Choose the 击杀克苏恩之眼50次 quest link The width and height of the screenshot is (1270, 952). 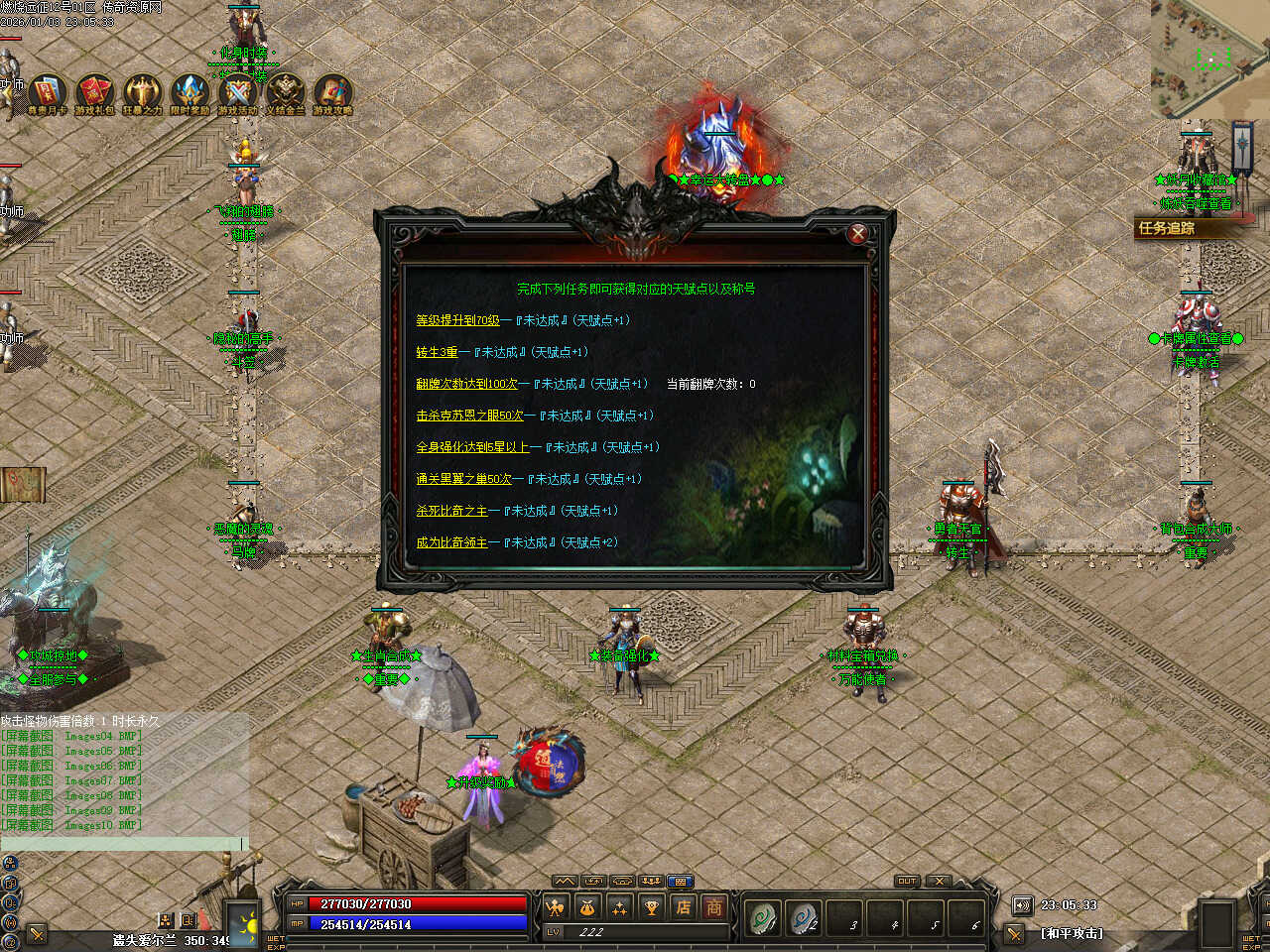click(x=469, y=416)
